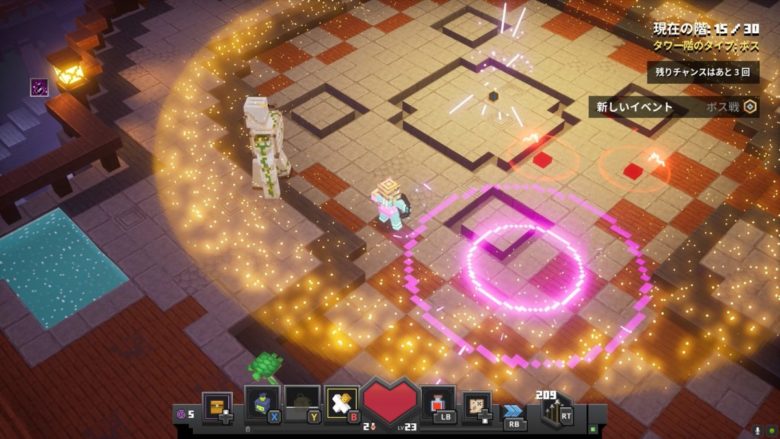Drink the red health potion
This screenshot has height=439, width=780.
(438, 403)
